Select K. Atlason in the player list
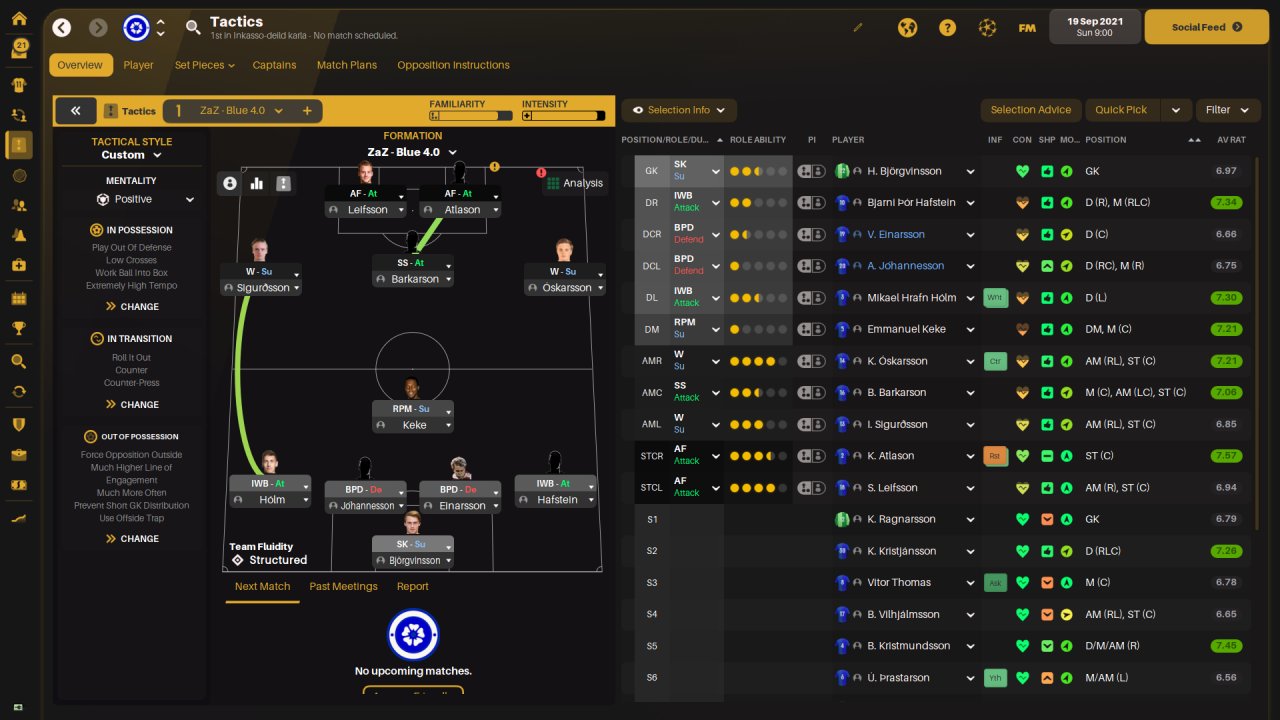 (x=899, y=456)
